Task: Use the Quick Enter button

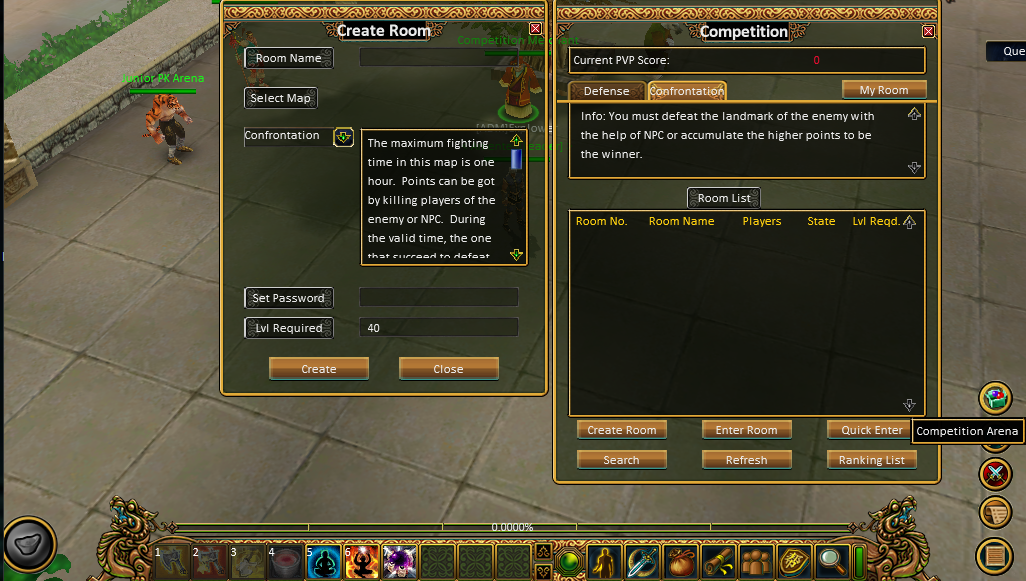Action: 871,430
